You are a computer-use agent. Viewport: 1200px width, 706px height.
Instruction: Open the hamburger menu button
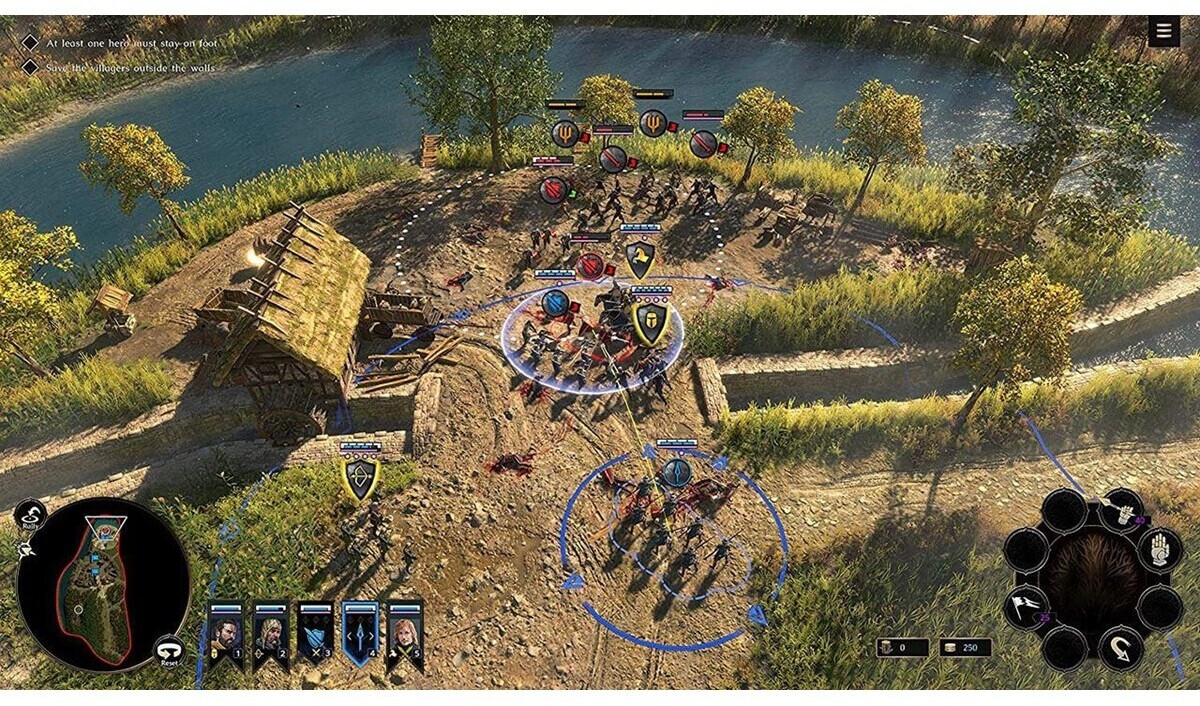click(x=1163, y=32)
